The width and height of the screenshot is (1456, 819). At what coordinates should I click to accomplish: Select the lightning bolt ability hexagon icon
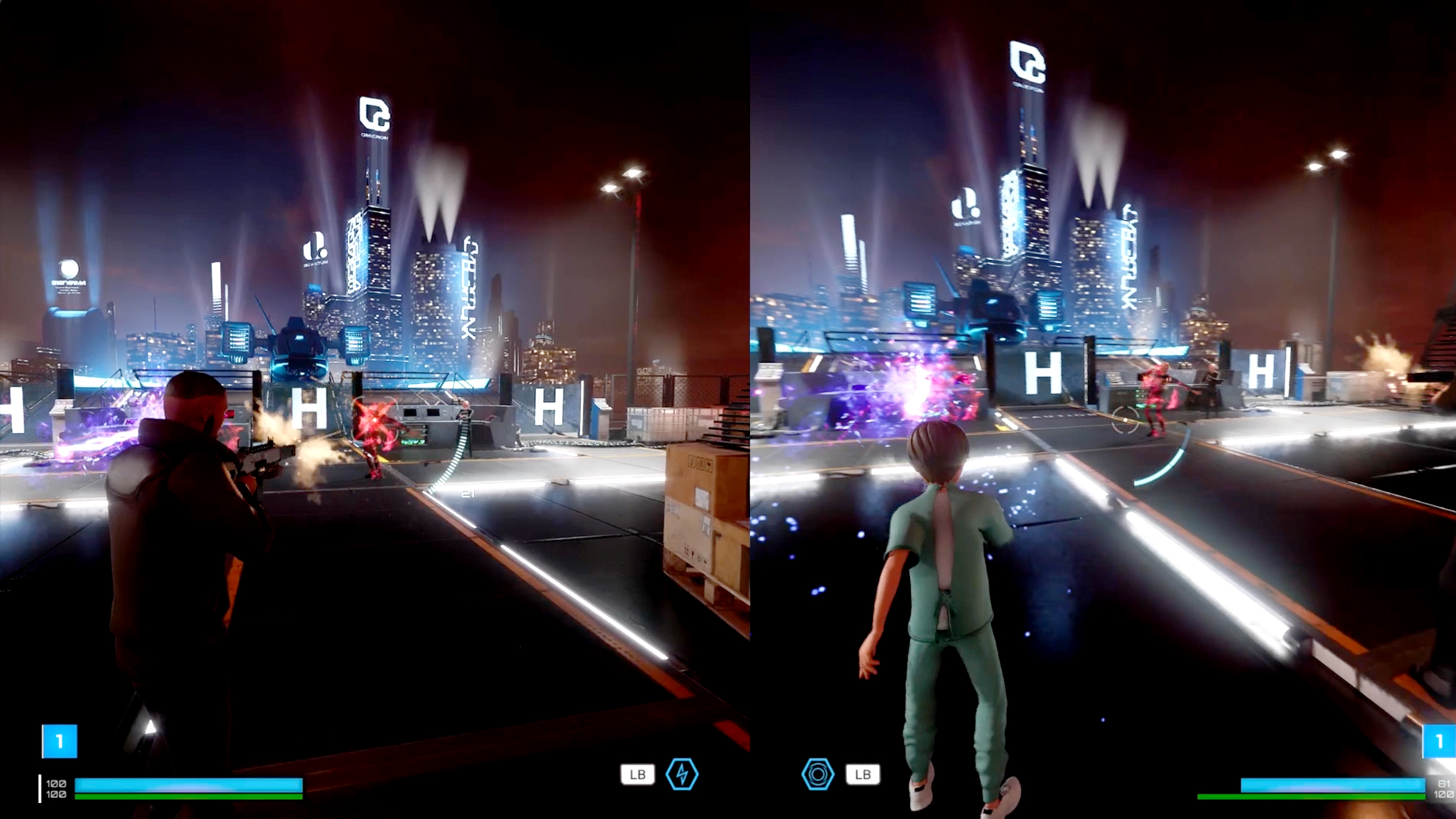pyautogui.click(x=682, y=774)
